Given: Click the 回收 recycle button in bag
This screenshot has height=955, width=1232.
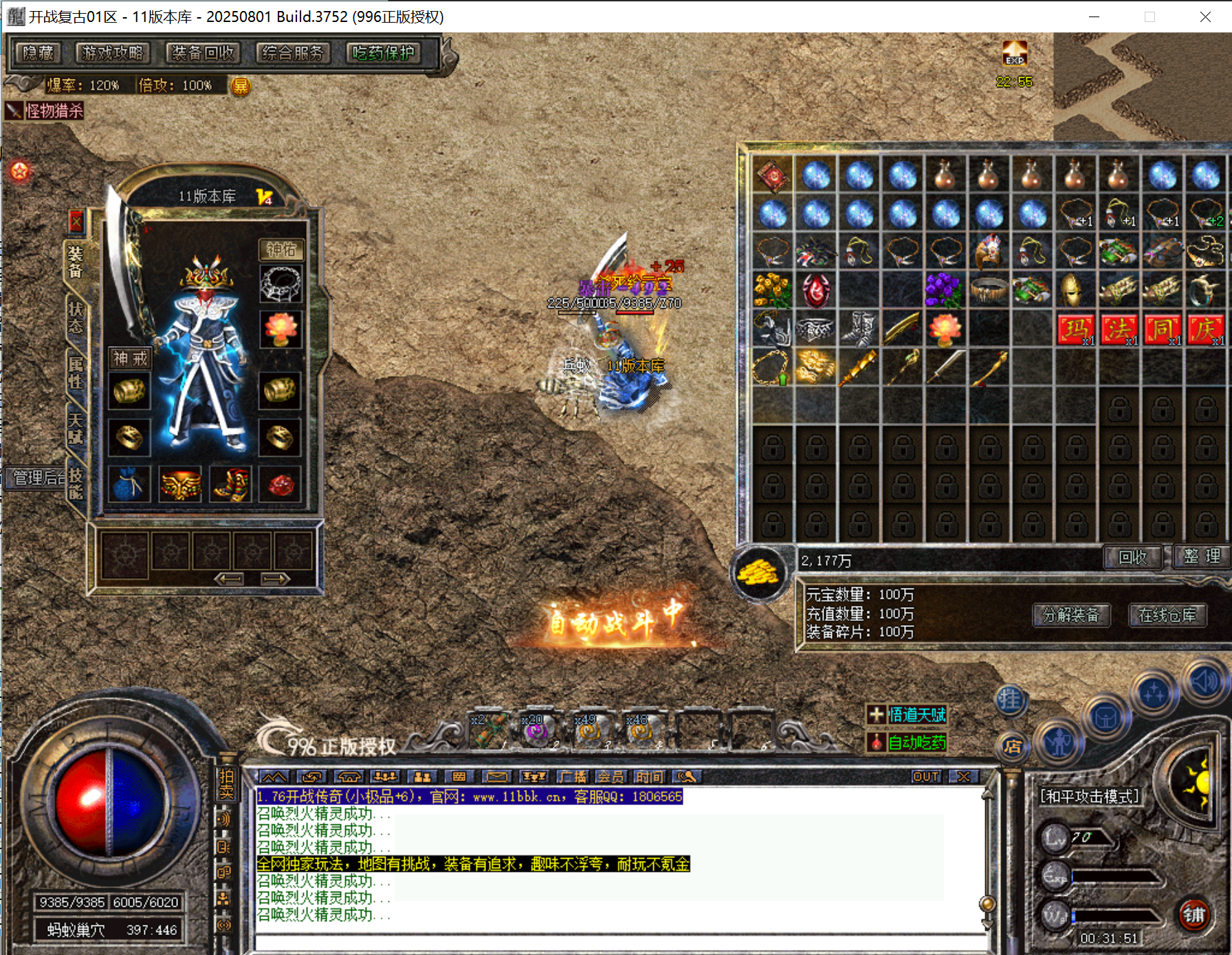Looking at the screenshot, I should click(1132, 557).
